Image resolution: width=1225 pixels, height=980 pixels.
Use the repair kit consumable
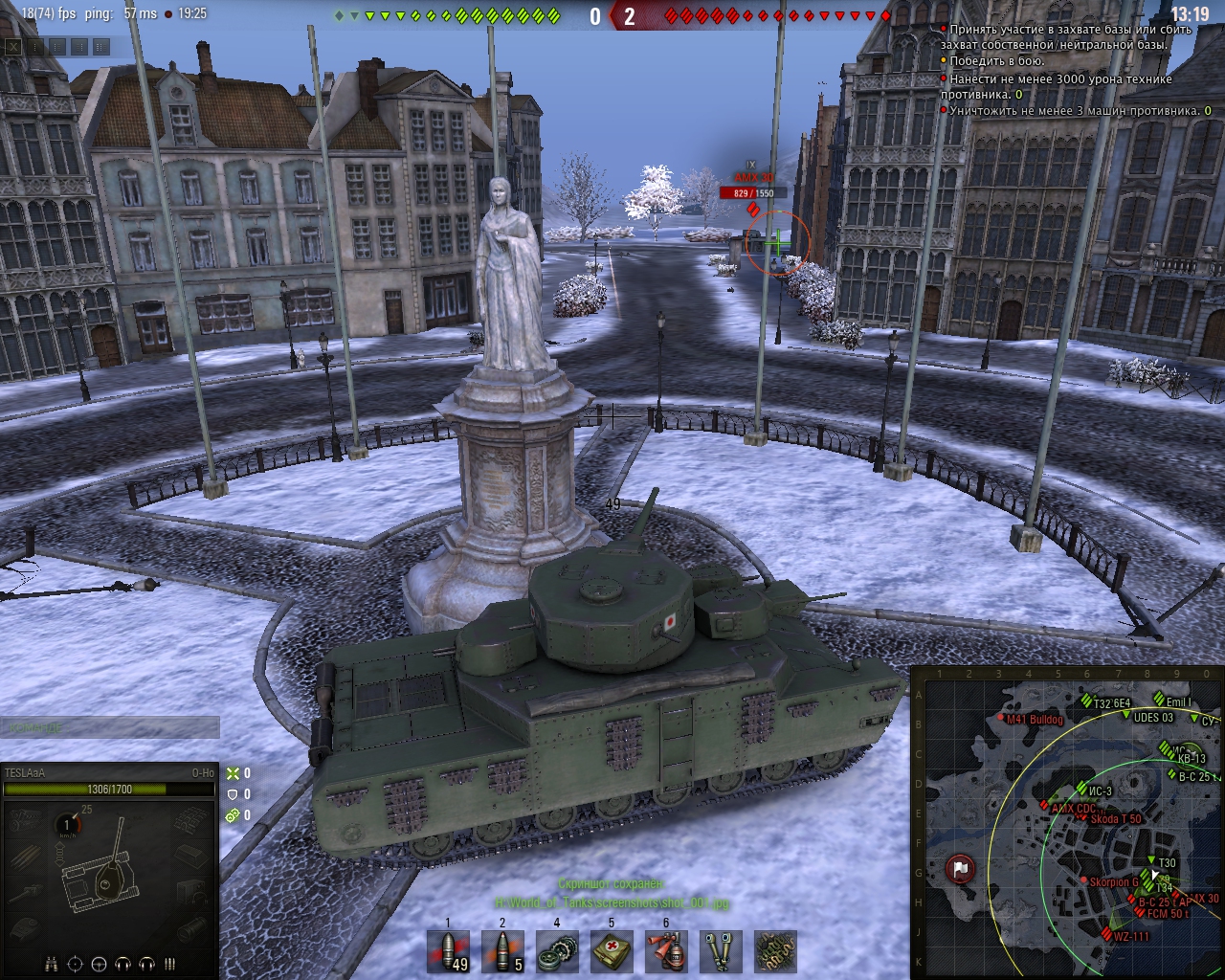pos(556,951)
